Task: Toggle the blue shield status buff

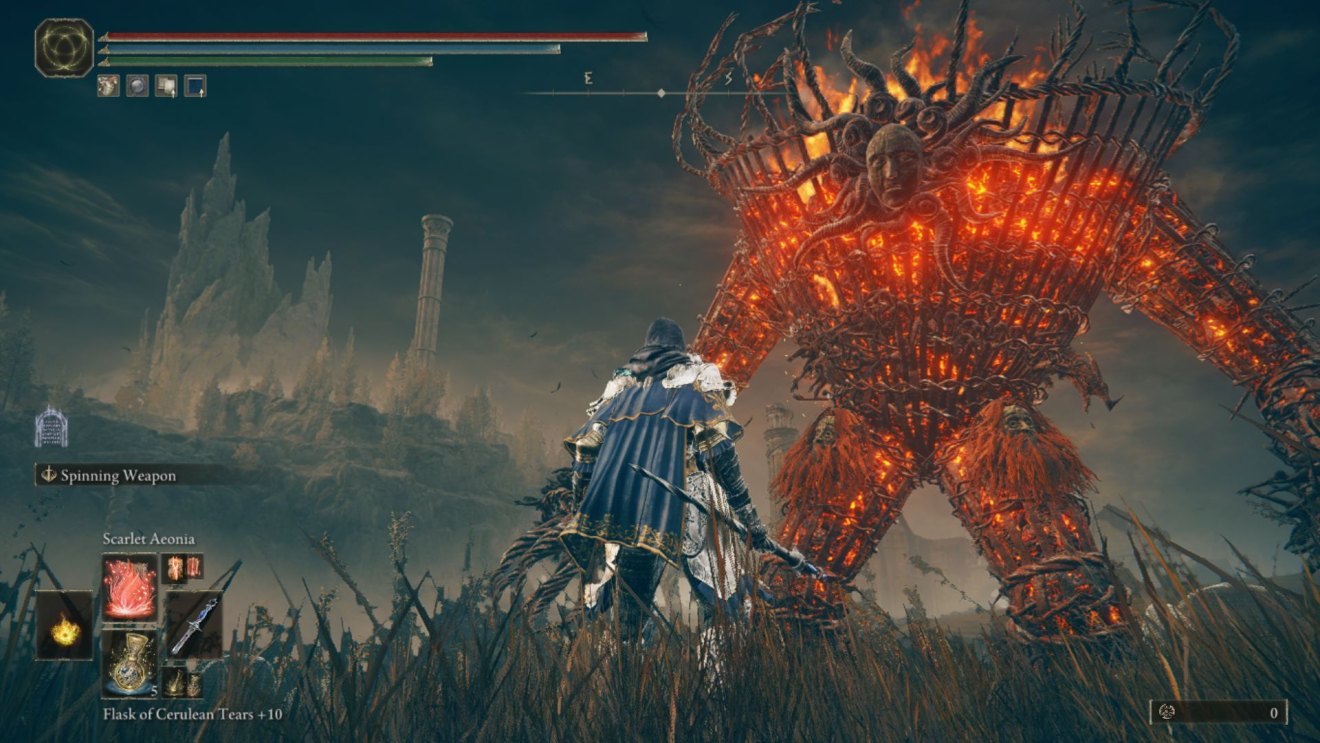Action: [x=194, y=85]
